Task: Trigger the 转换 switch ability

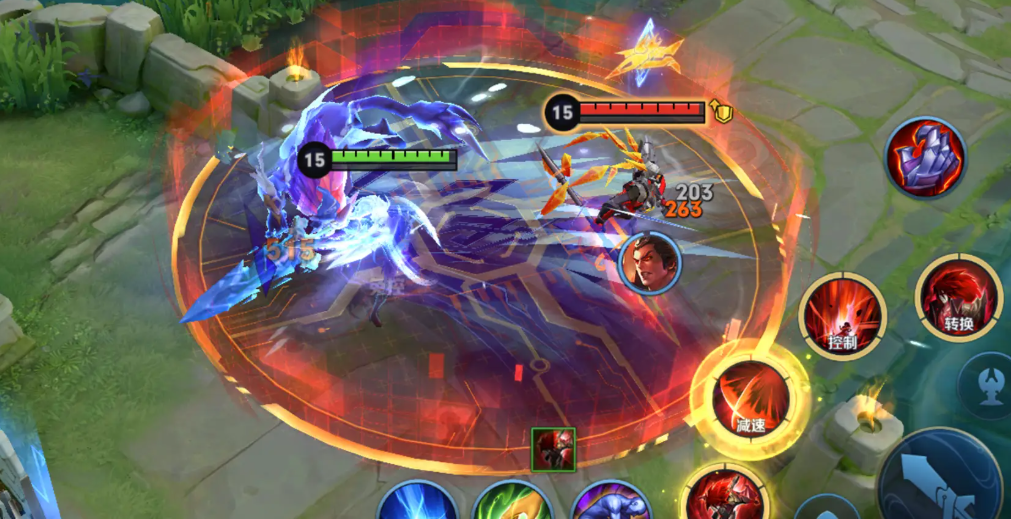Action: click(957, 297)
